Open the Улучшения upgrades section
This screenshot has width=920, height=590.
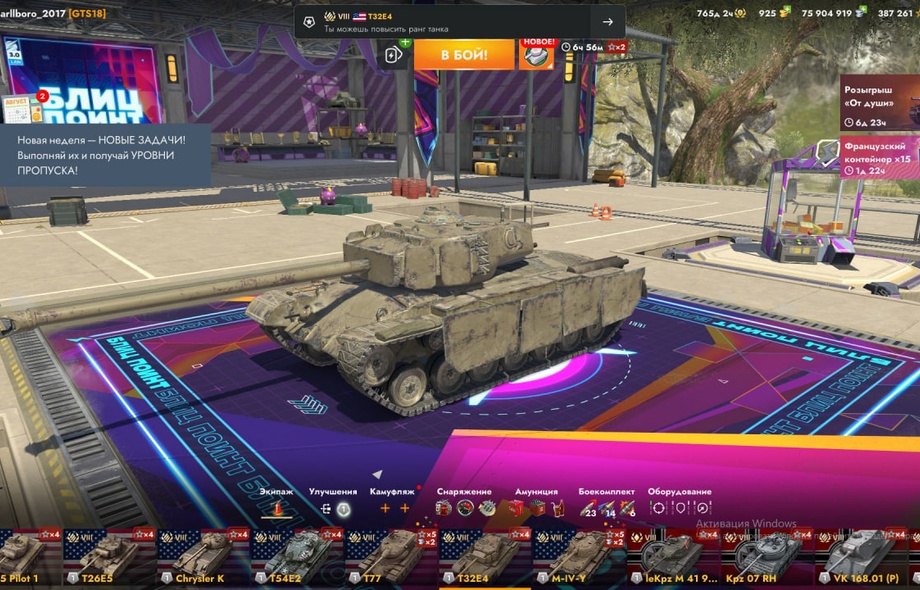pyautogui.click(x=333, y=508)
